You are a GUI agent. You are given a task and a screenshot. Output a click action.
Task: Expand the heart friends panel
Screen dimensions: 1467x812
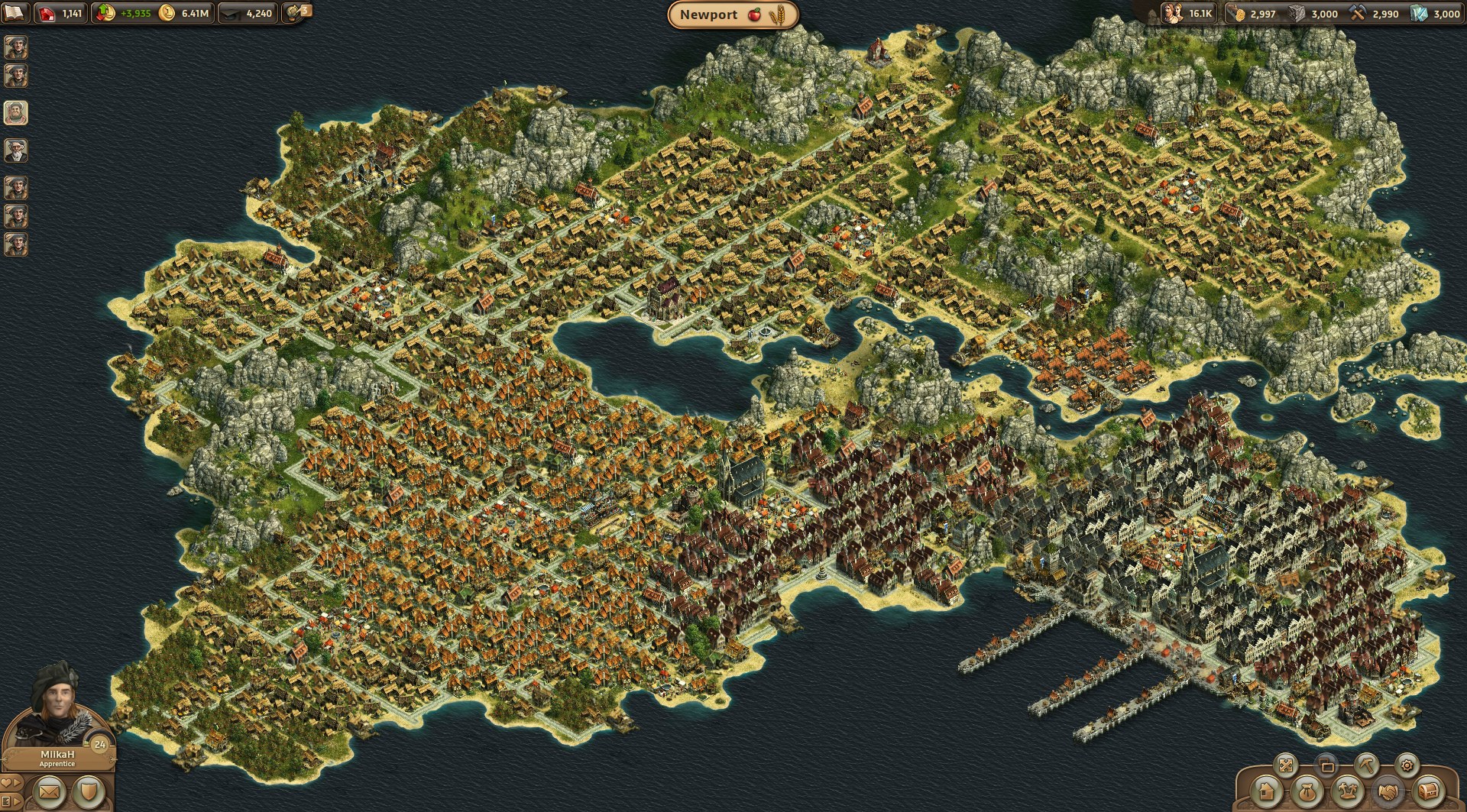coord(11,783)
